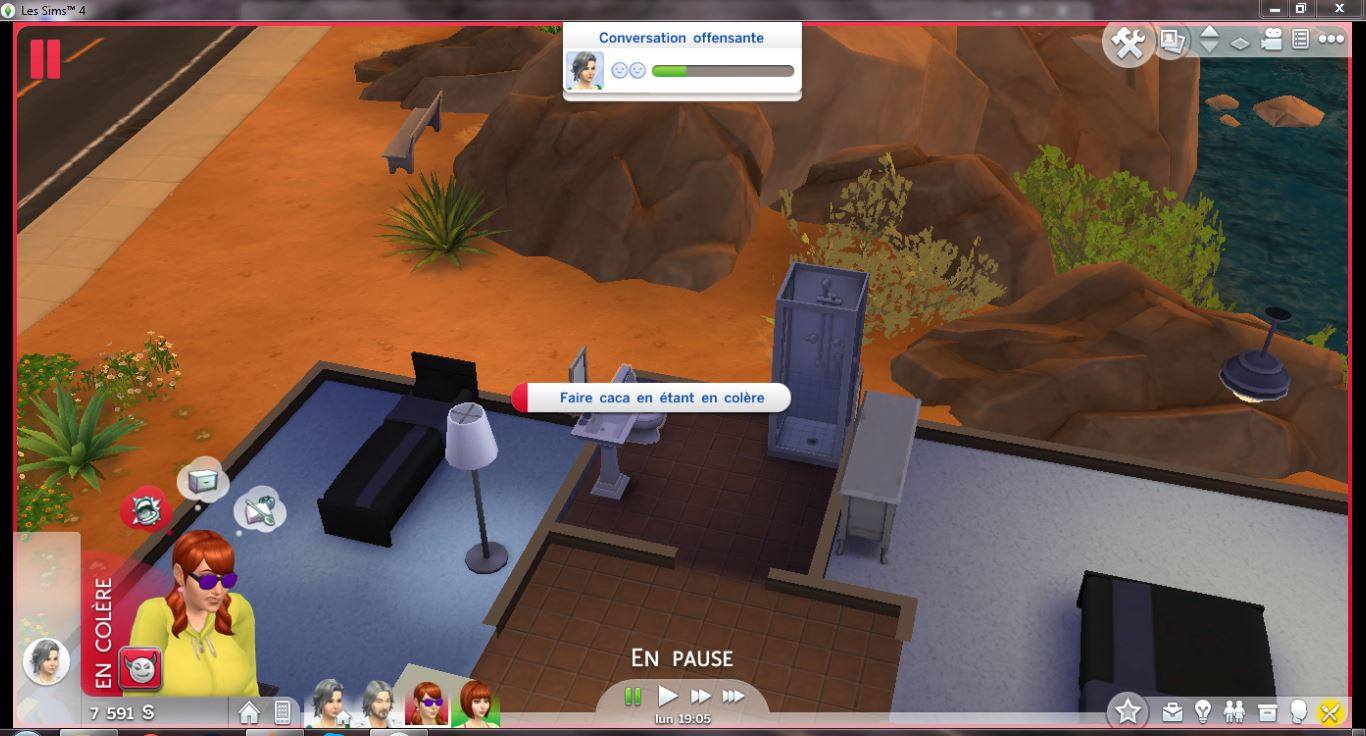Image resolution: width=1366 pixels, height=736 pixels.
Task: Open the "Conversation offensante" panel portrait
Action: (584, 71)
